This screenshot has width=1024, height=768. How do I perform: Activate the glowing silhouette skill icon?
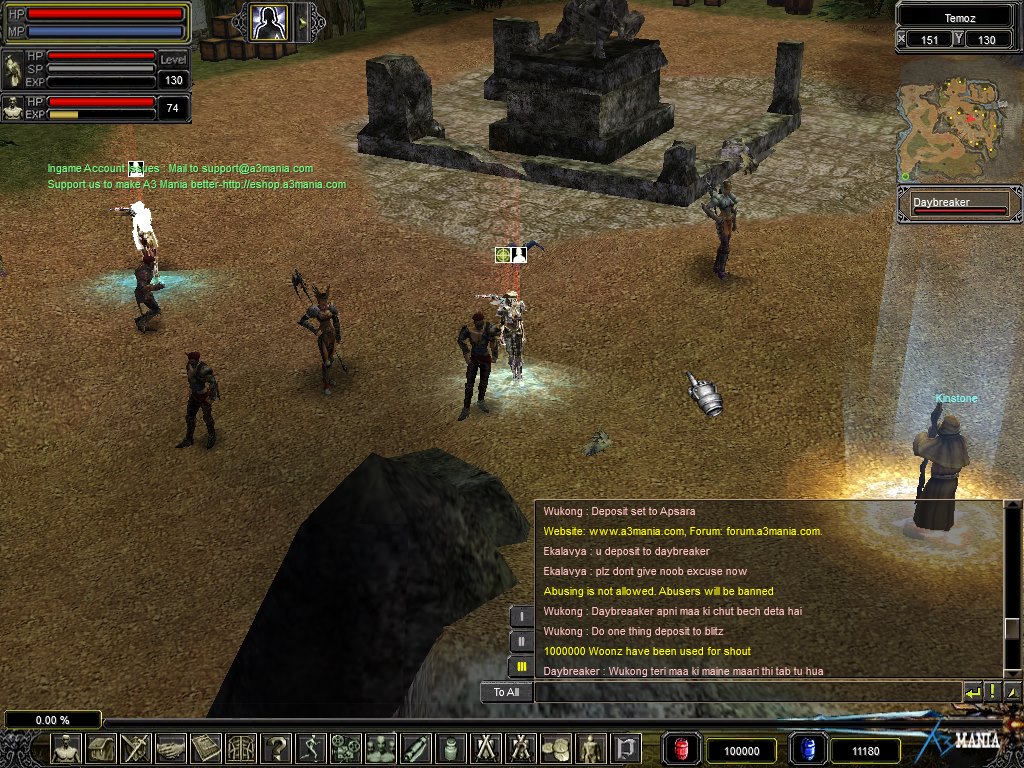pos(268,21)
